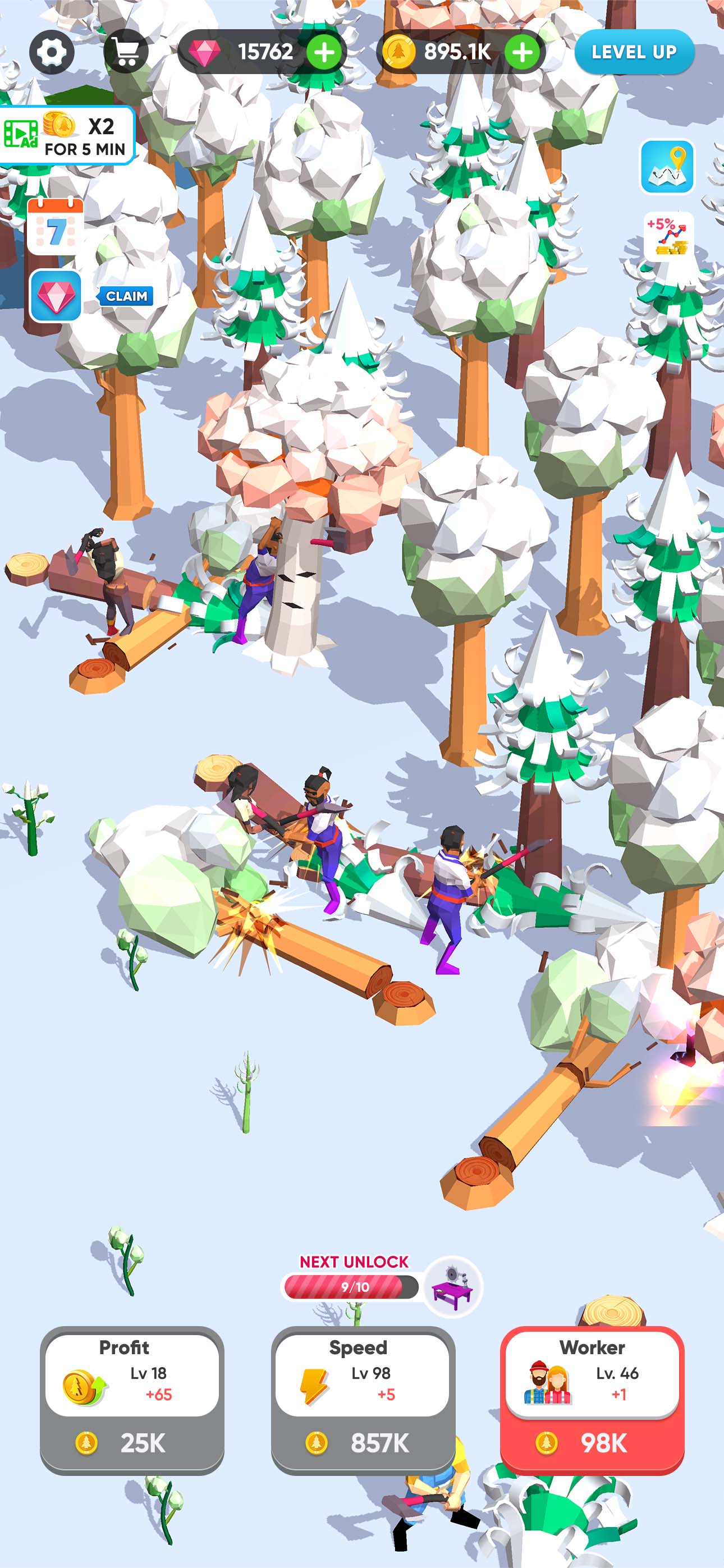
Task: Open the settings gear menu
Action: click(x=52, y=51)
